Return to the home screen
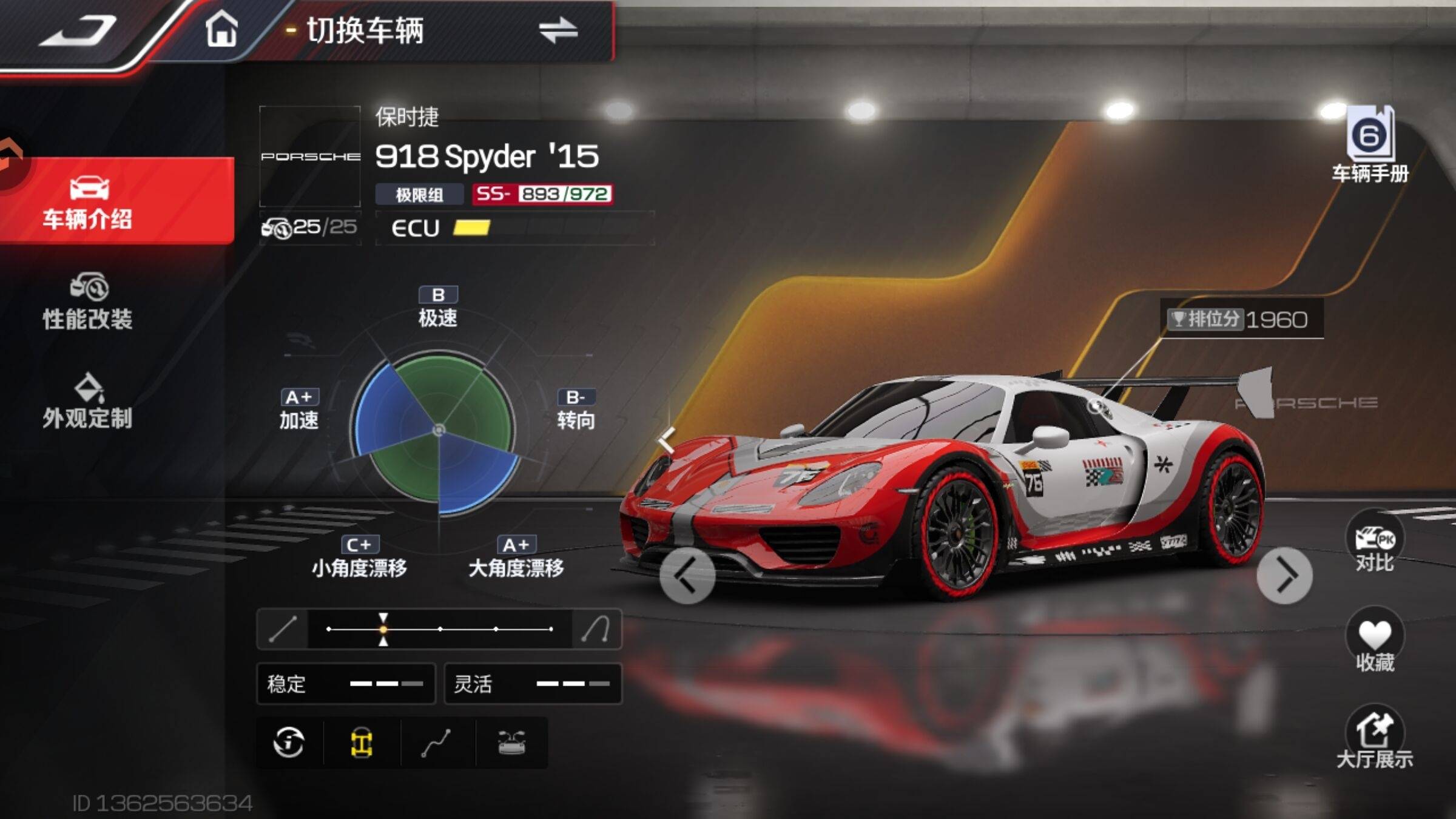The height and width of the screenshot is (819, 1456). (221, 29)
